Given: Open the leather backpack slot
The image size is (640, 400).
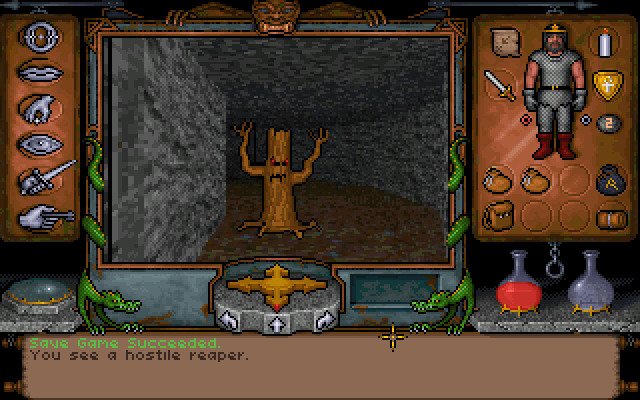Looking at the screenshot, I should coord(498,213).
